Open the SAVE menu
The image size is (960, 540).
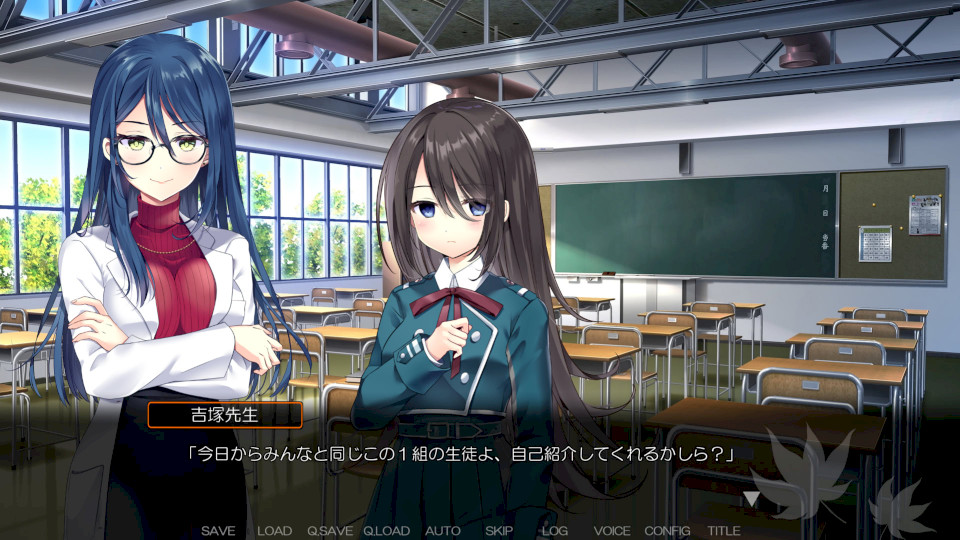[218, 531]
